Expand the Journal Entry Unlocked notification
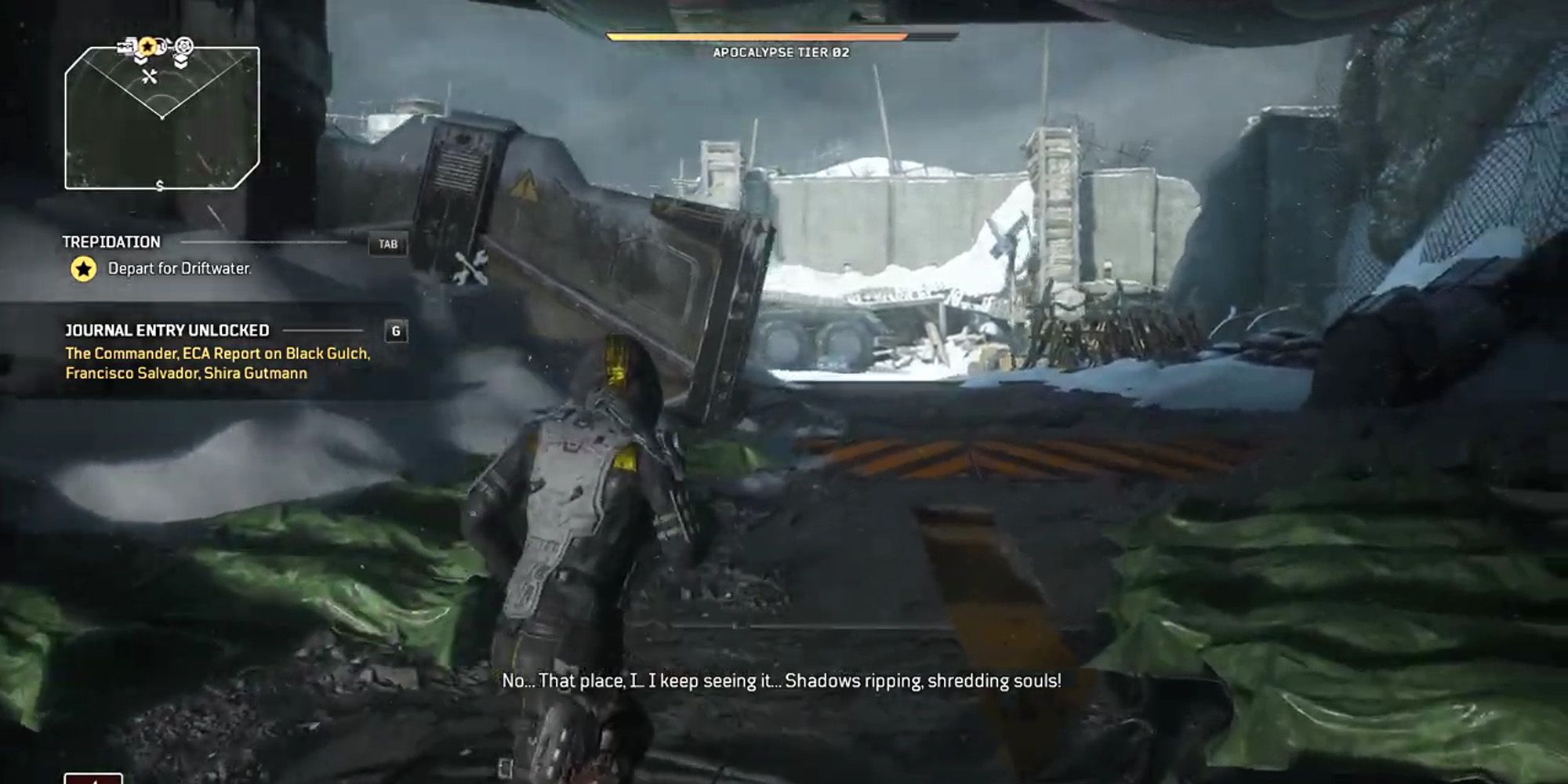Viewport: 1568px width, 784px height. (x=169, y=331)
